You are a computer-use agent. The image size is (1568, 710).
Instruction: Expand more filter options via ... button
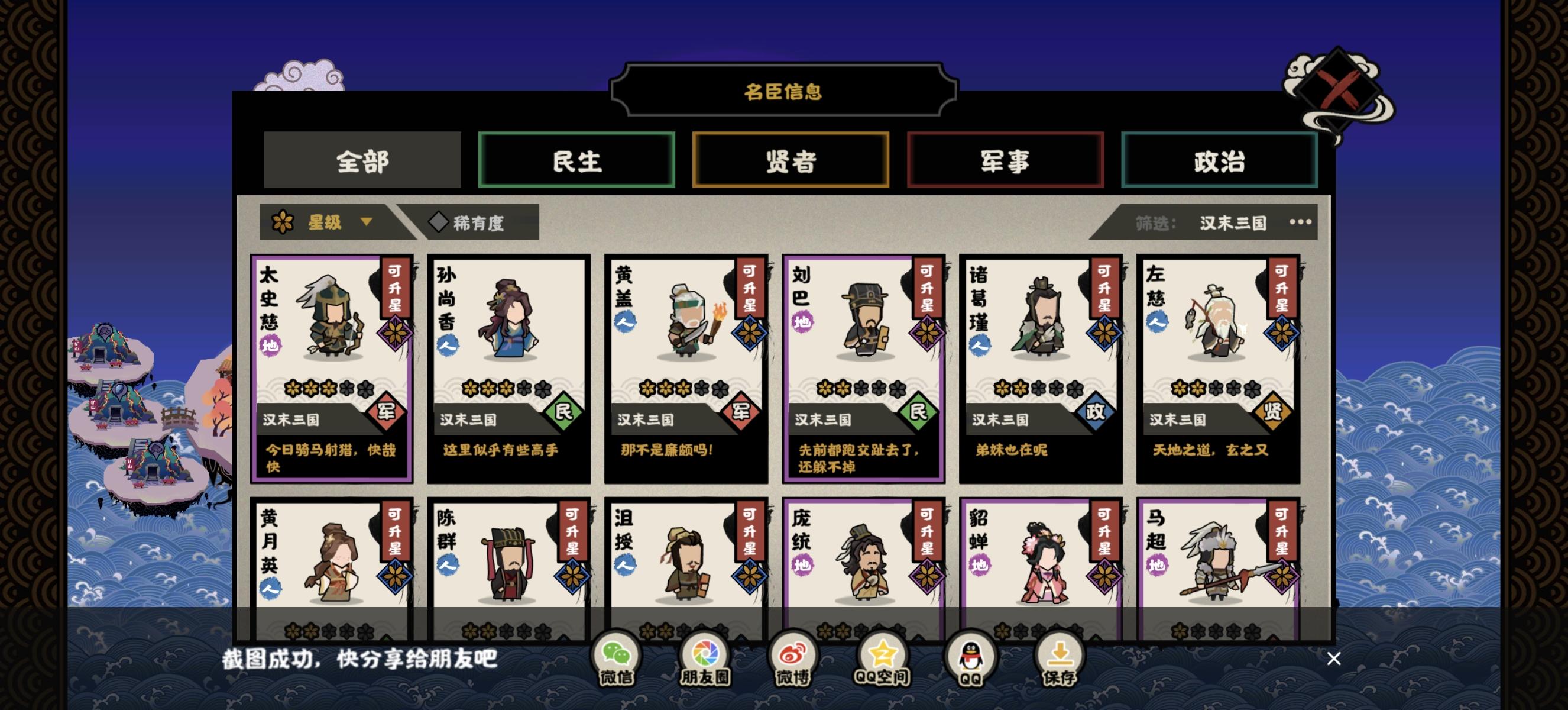pyautogui.click(x=1300, y=223)
